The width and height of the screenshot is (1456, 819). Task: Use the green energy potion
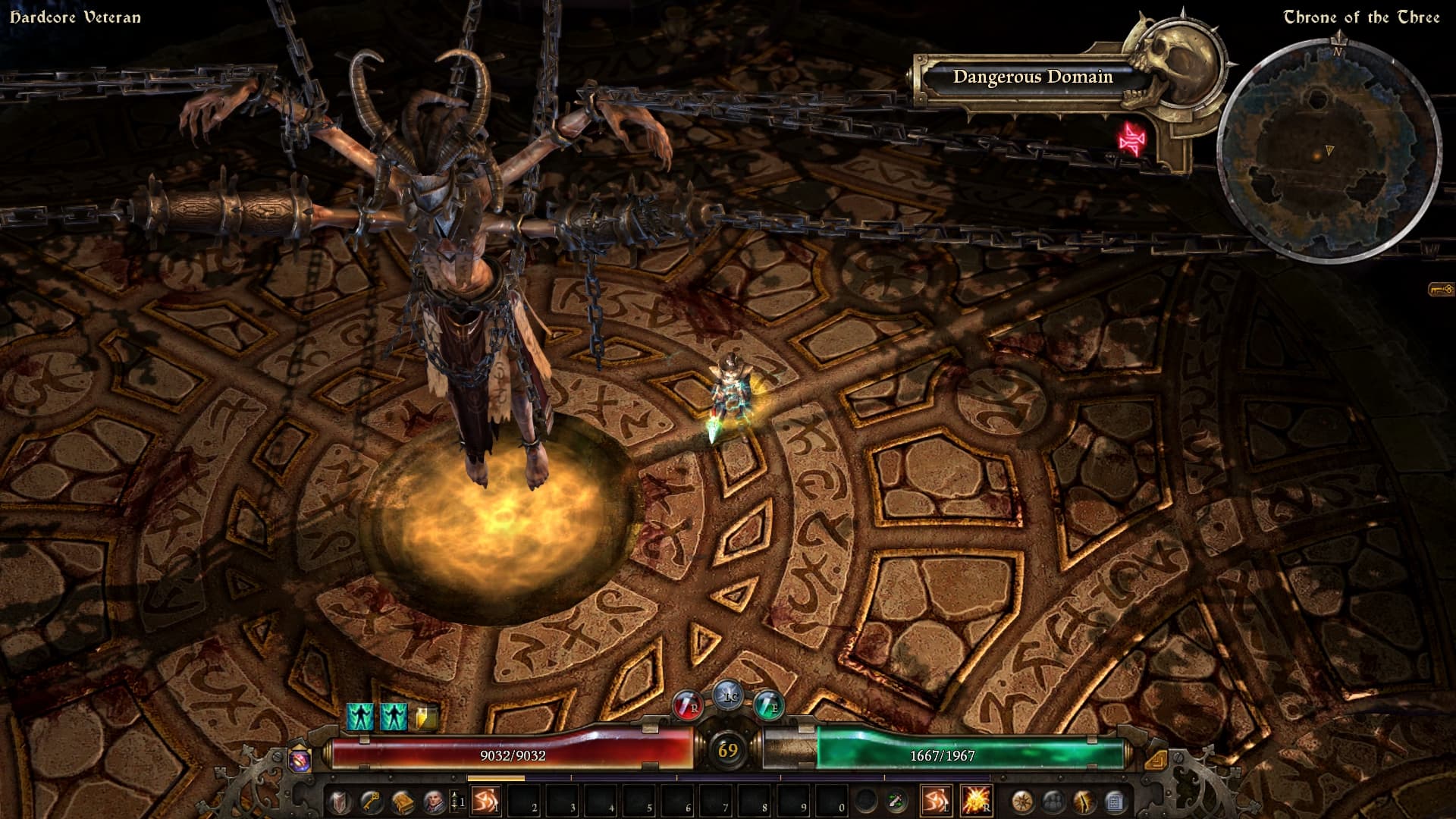[768, 704]
